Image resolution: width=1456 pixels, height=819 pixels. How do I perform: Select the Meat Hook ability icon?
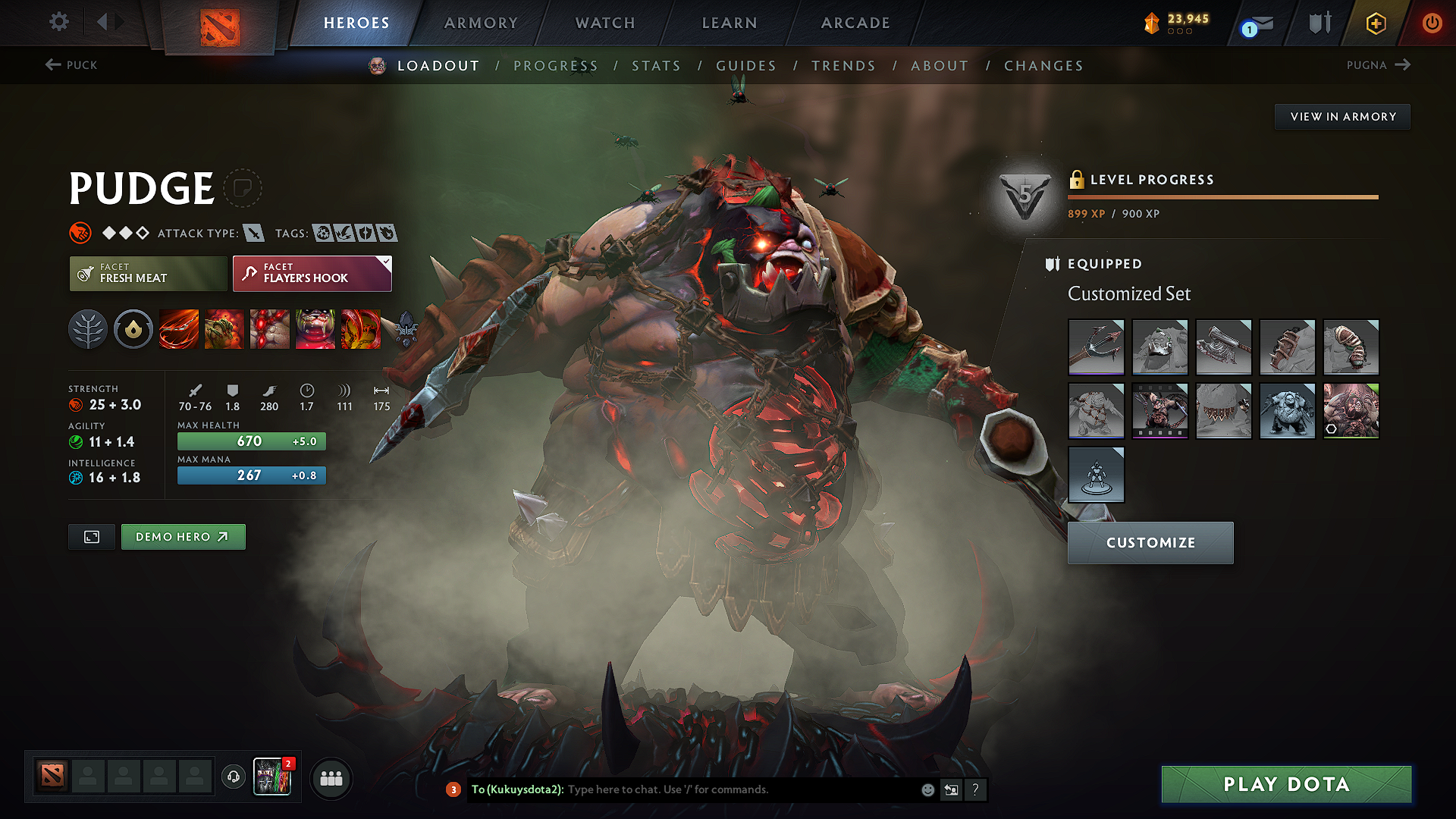[x=179, y=329]
